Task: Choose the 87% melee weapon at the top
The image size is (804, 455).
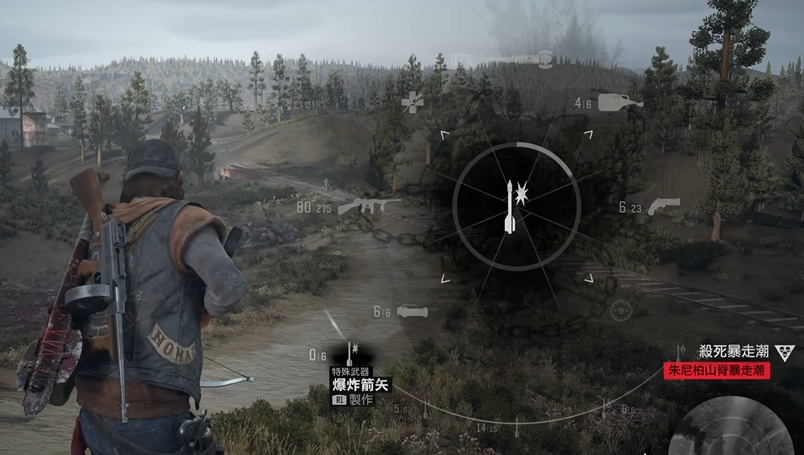Action: pos(530,59)
